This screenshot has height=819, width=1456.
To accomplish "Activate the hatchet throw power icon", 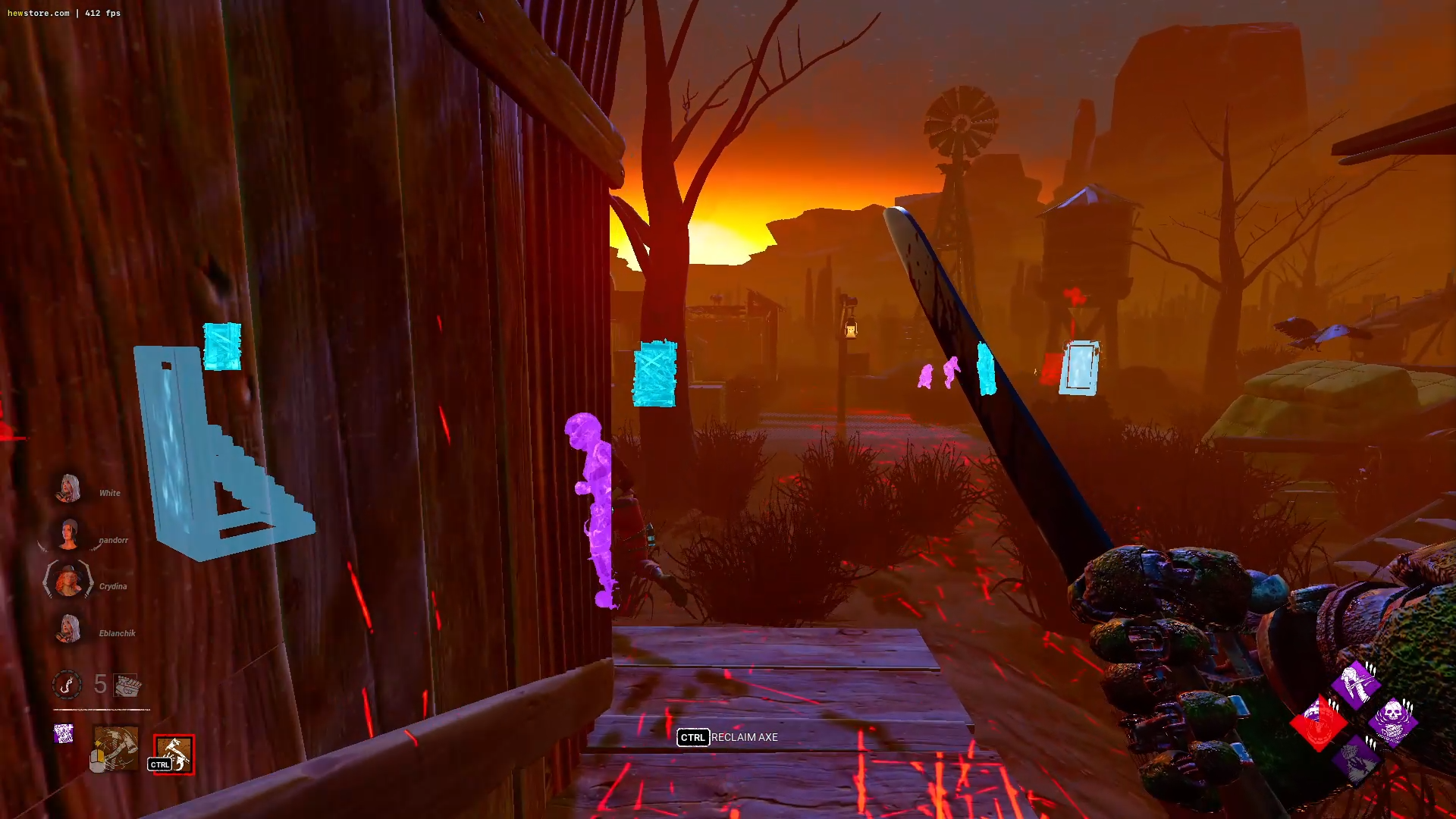I will (x=115, y=748).
